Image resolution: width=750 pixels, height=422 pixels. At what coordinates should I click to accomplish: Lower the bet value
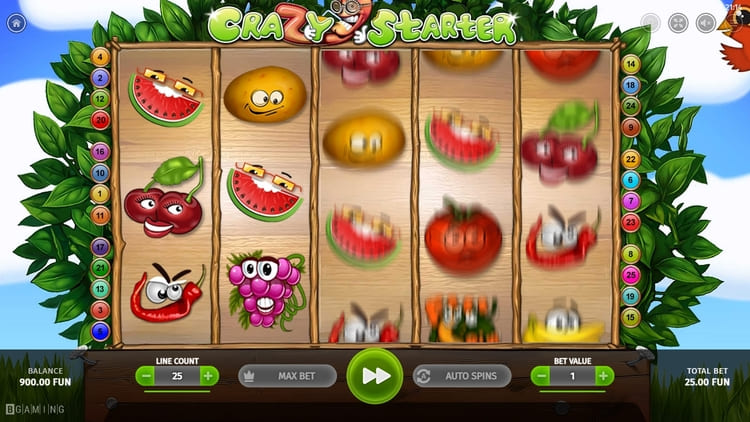[x=541, y=376]
